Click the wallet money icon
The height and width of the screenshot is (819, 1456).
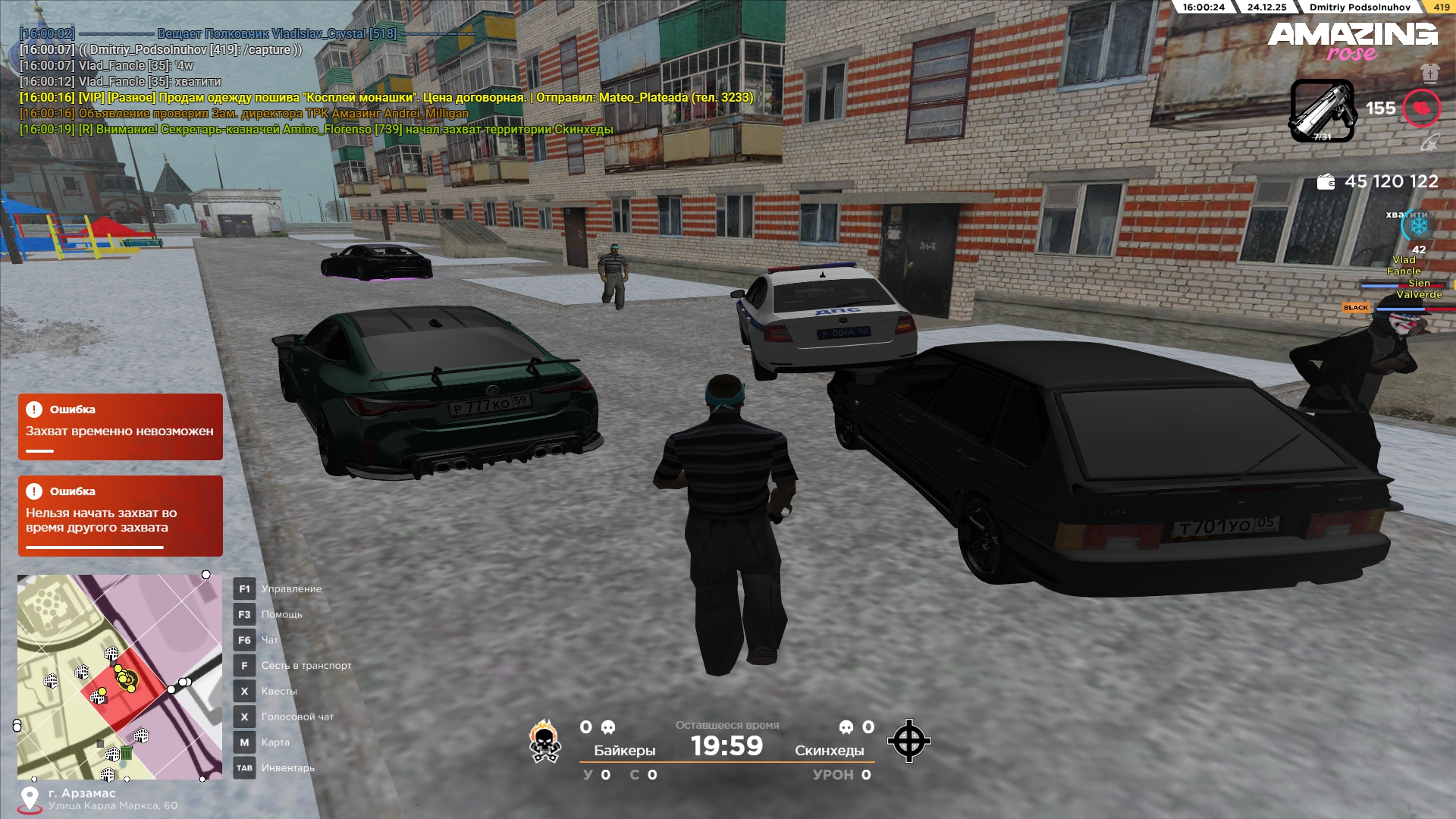coord(1326,182)
